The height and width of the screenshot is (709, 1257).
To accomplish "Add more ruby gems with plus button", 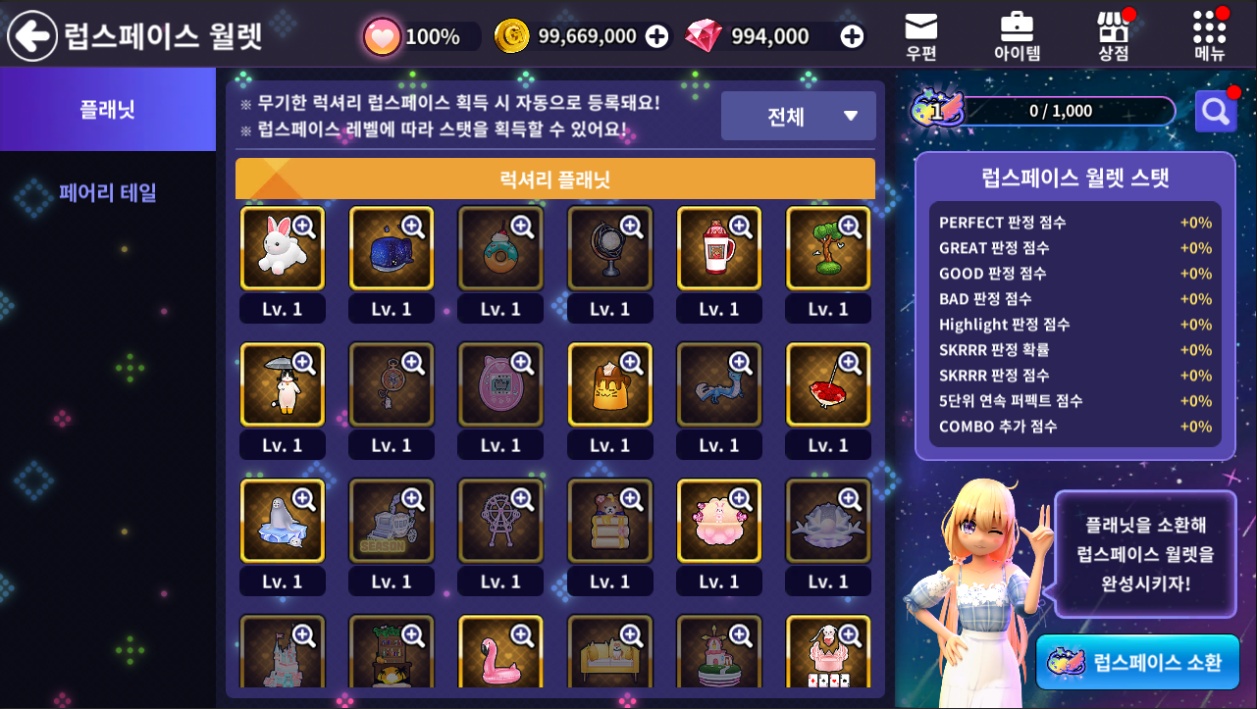I will coord(852,36).
